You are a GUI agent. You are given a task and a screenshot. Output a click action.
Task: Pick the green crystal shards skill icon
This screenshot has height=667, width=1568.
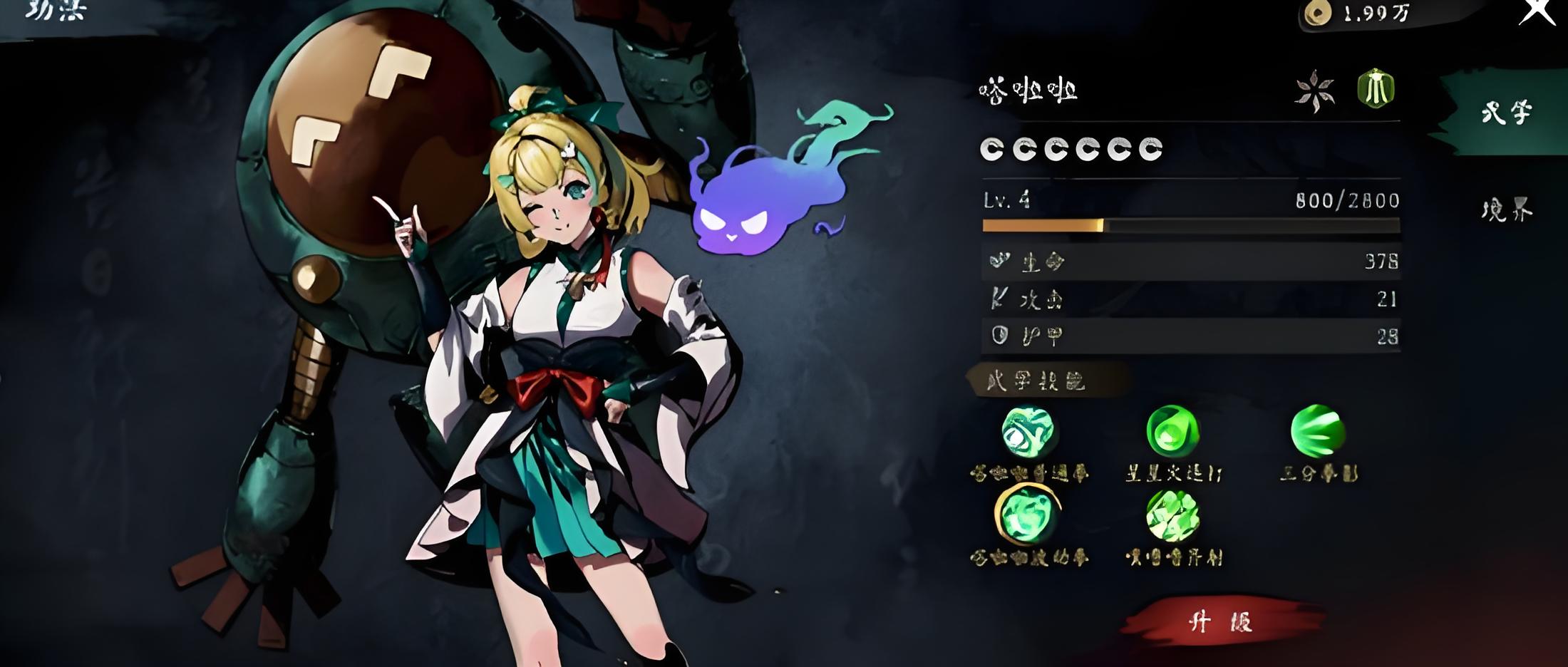click(1172, 515)
